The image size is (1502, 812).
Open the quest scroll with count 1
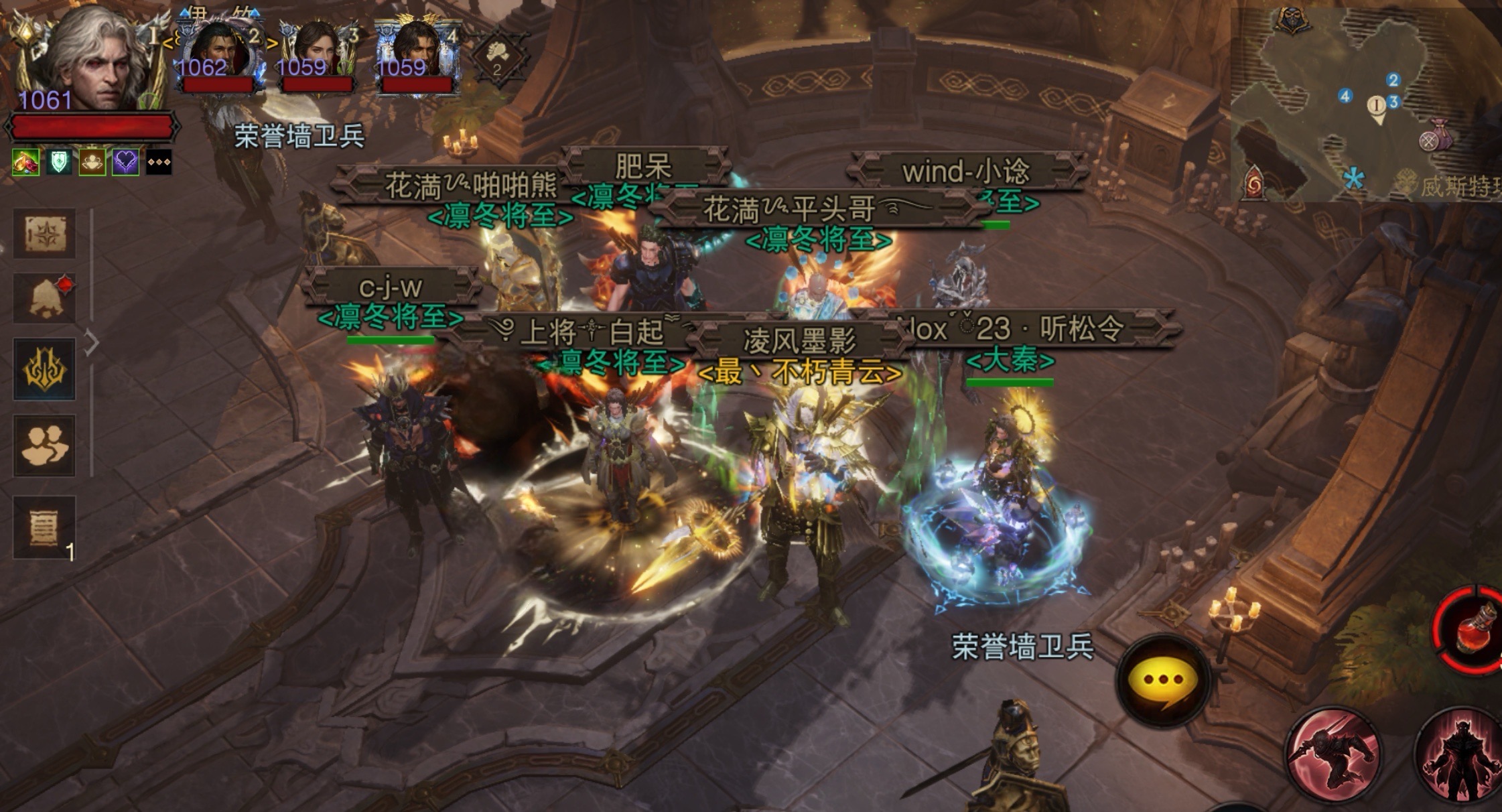(x=45, y=527)
